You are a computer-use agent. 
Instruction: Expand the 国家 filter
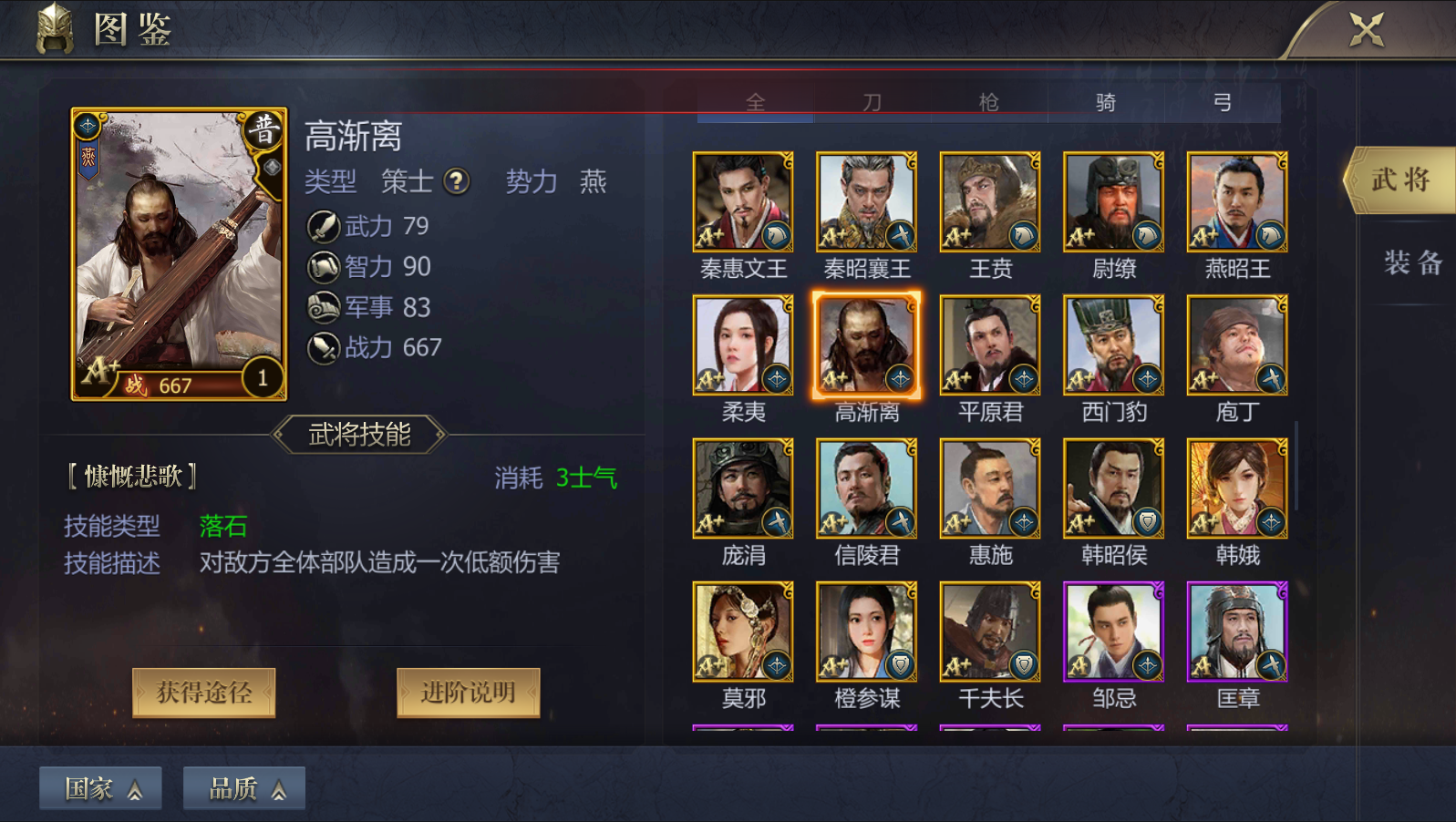pyautogui.click(x=100, y=786)
